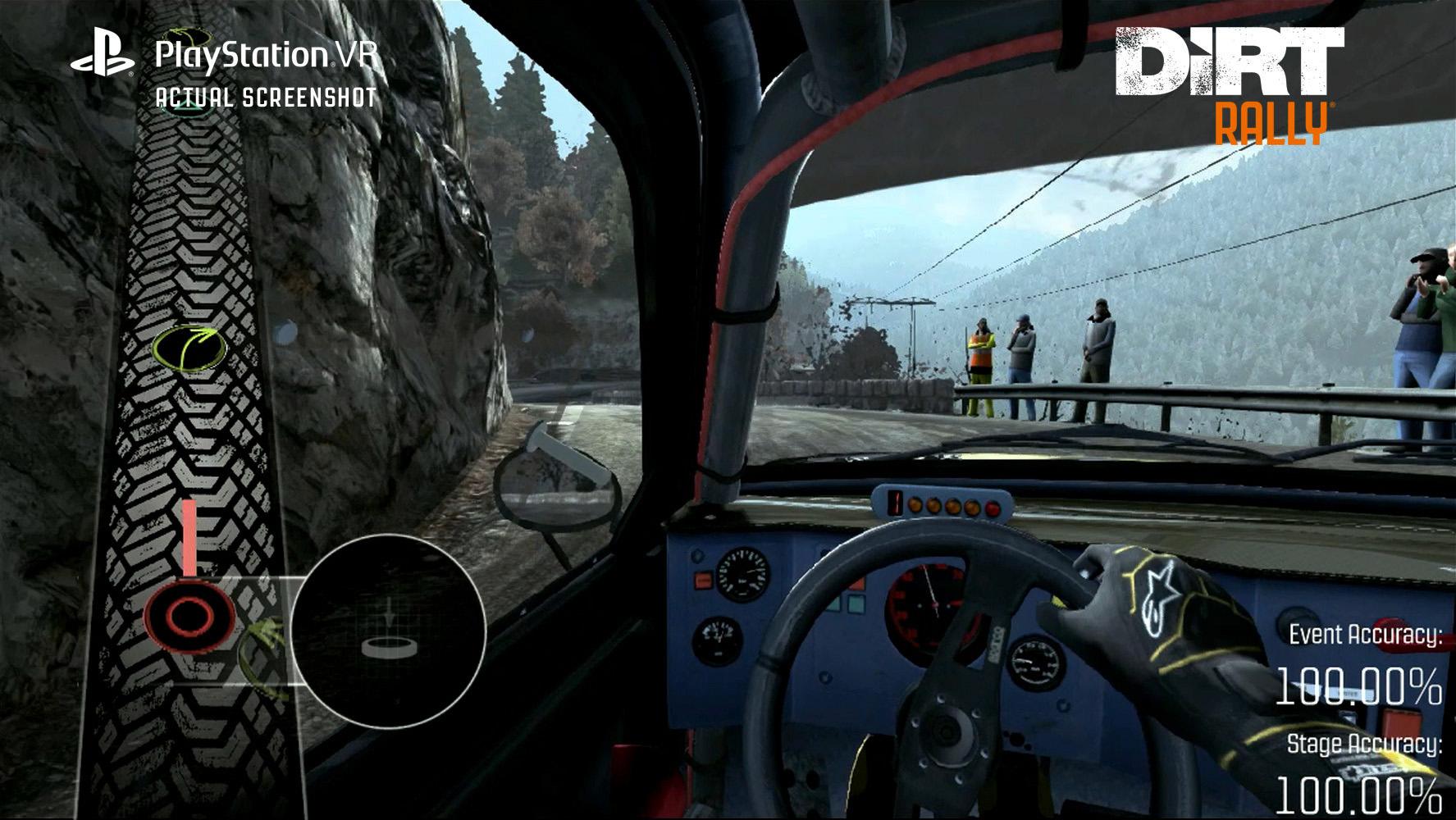Click the circular touchpad input indicator
This screenshot has width=1456, height=820.
(389, 631)
